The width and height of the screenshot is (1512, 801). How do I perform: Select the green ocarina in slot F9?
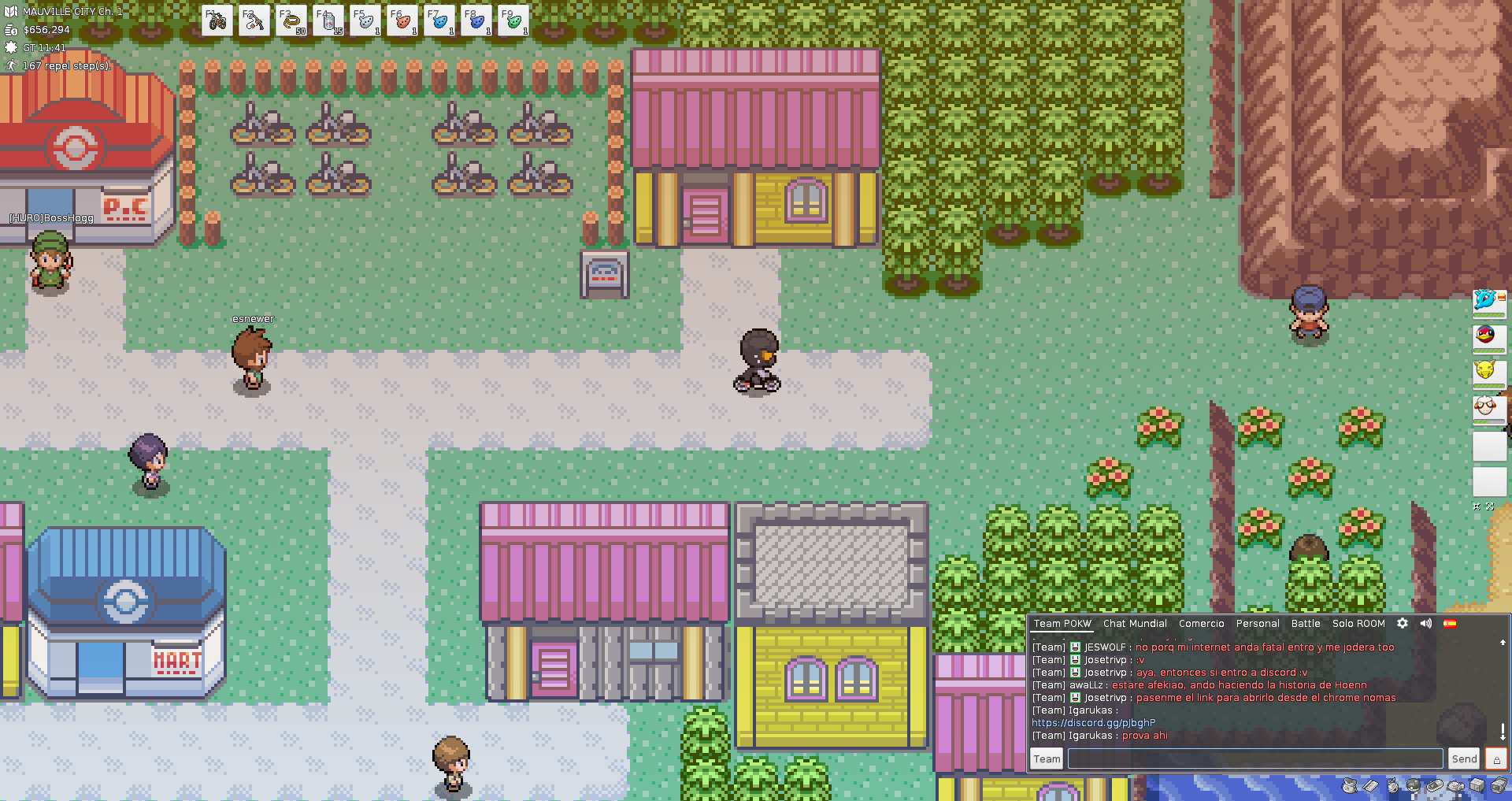513,21
